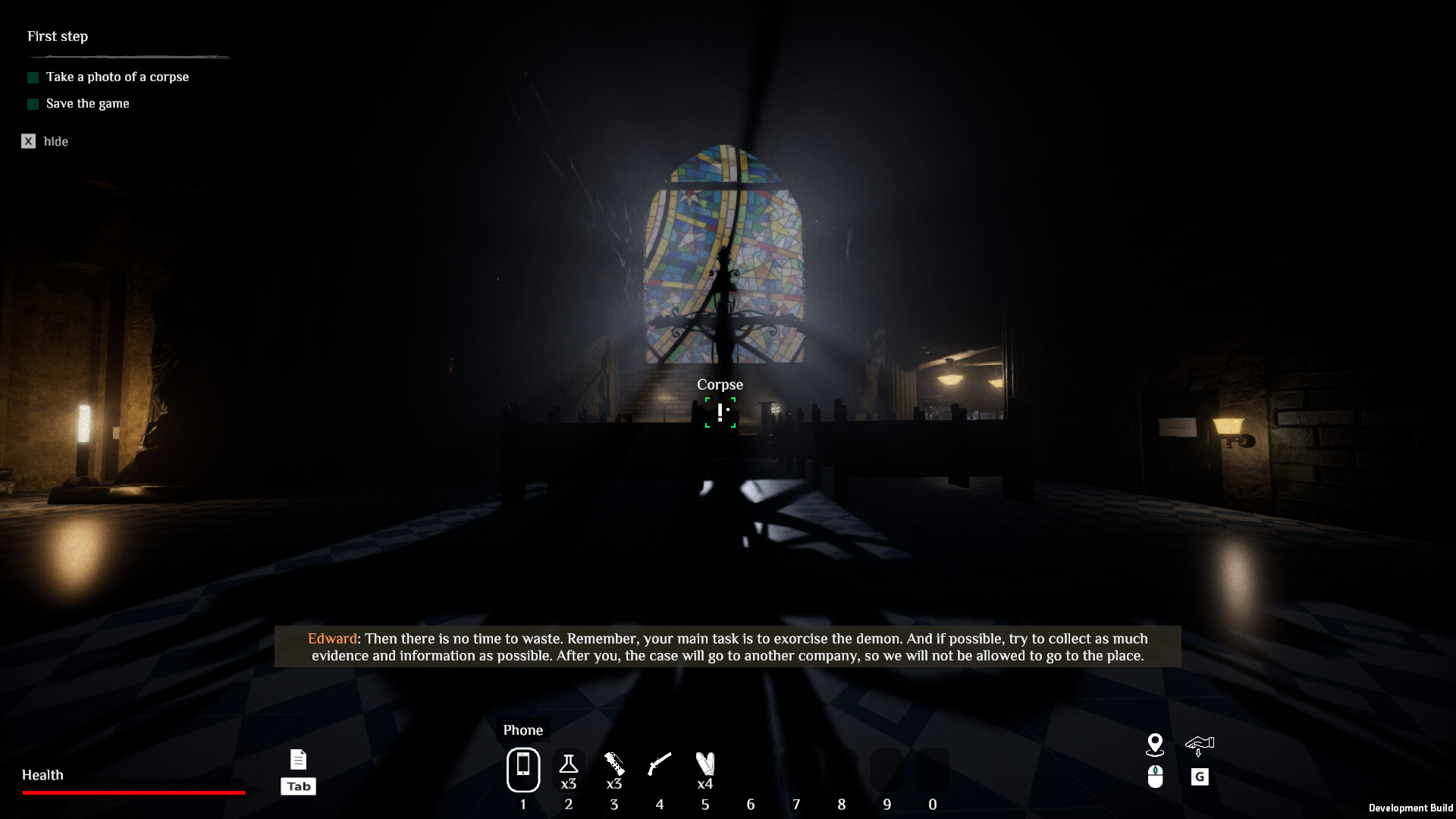Click the Corpse interaction marker

(720, 413)
